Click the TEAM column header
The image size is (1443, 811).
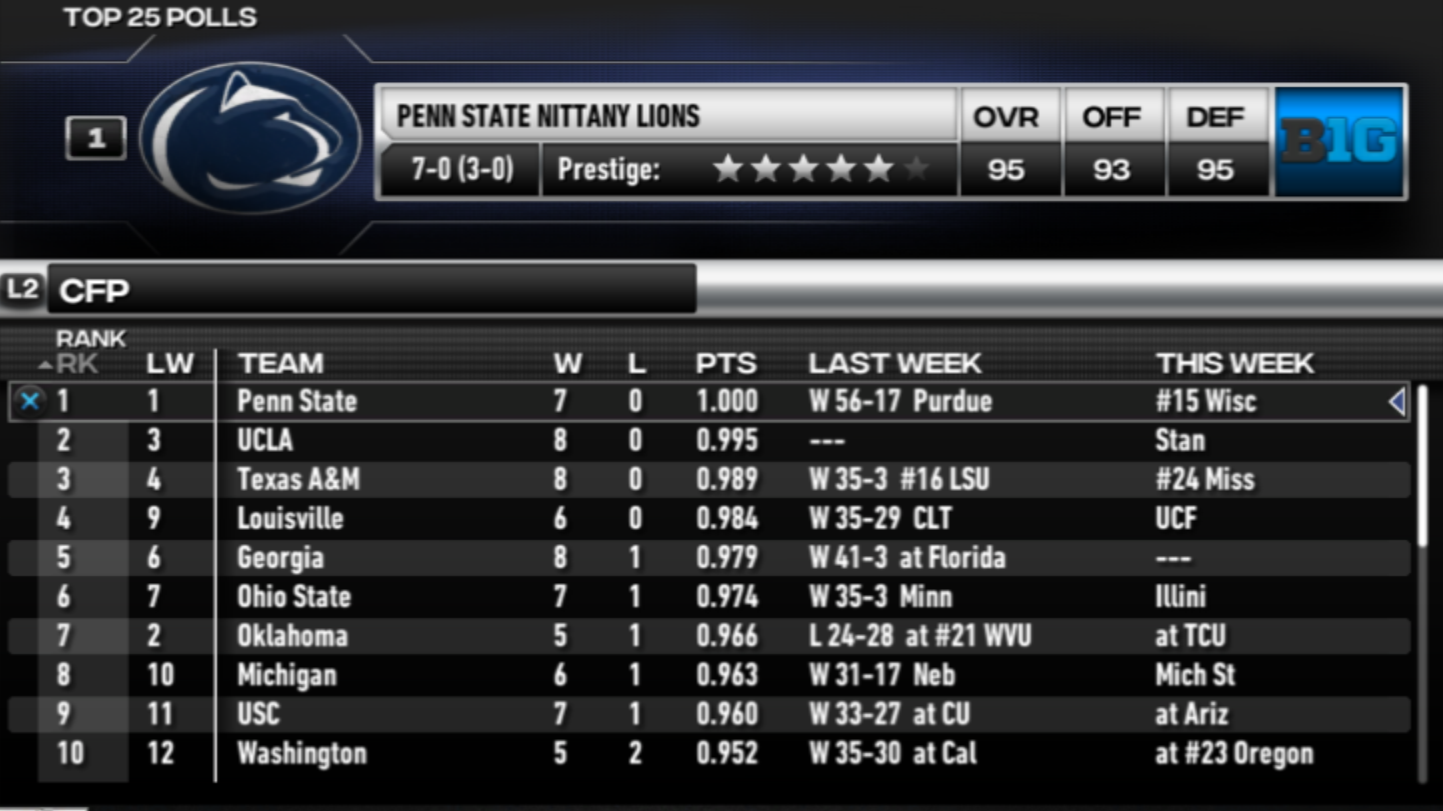coord(280,363)
